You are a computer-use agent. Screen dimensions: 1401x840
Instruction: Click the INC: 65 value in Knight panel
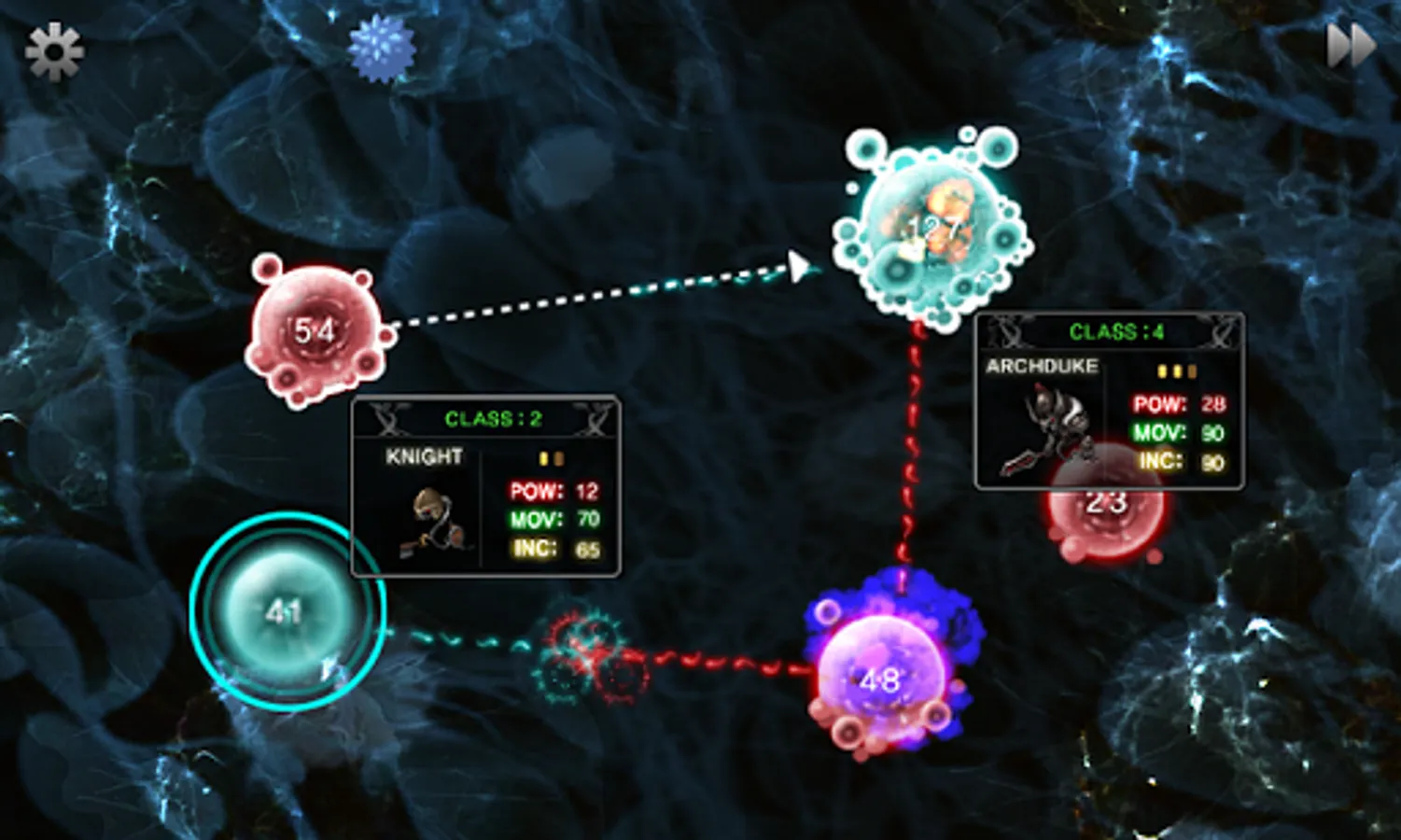coord(589,551)
